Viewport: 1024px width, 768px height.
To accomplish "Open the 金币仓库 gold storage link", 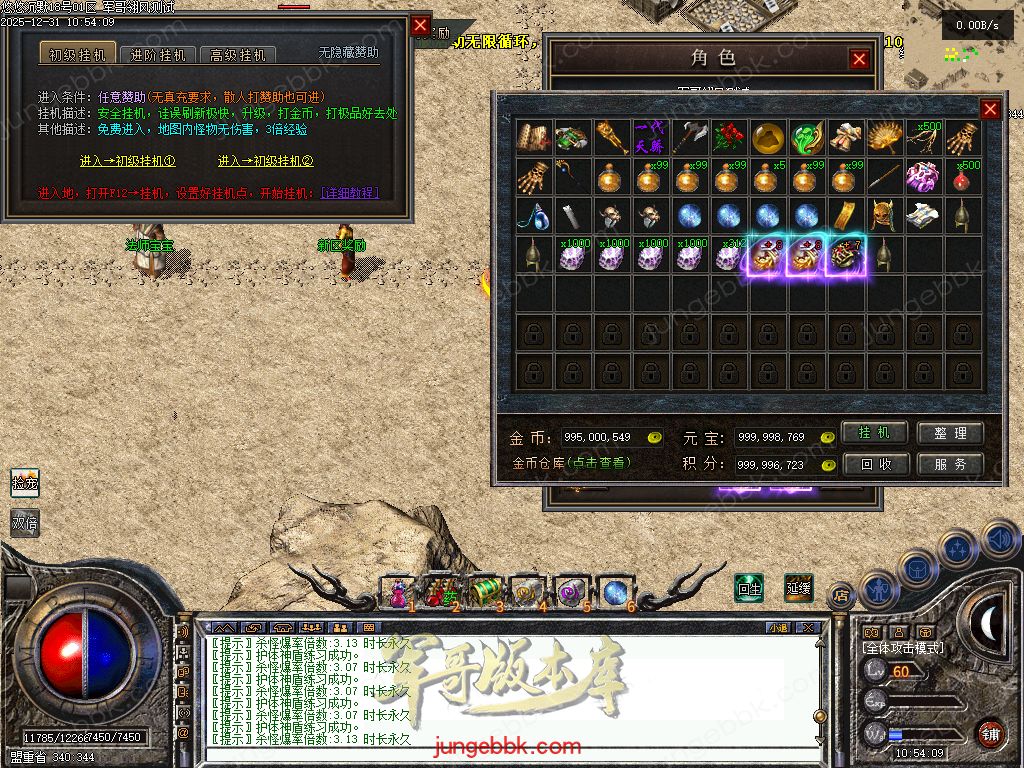I will point(571,464).
